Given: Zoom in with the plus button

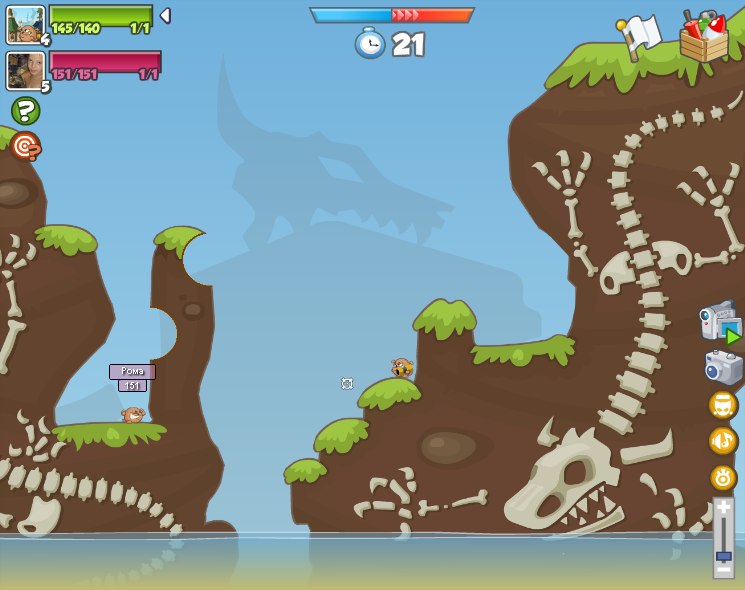Looking at the screenshot, I should pos(723,508).
